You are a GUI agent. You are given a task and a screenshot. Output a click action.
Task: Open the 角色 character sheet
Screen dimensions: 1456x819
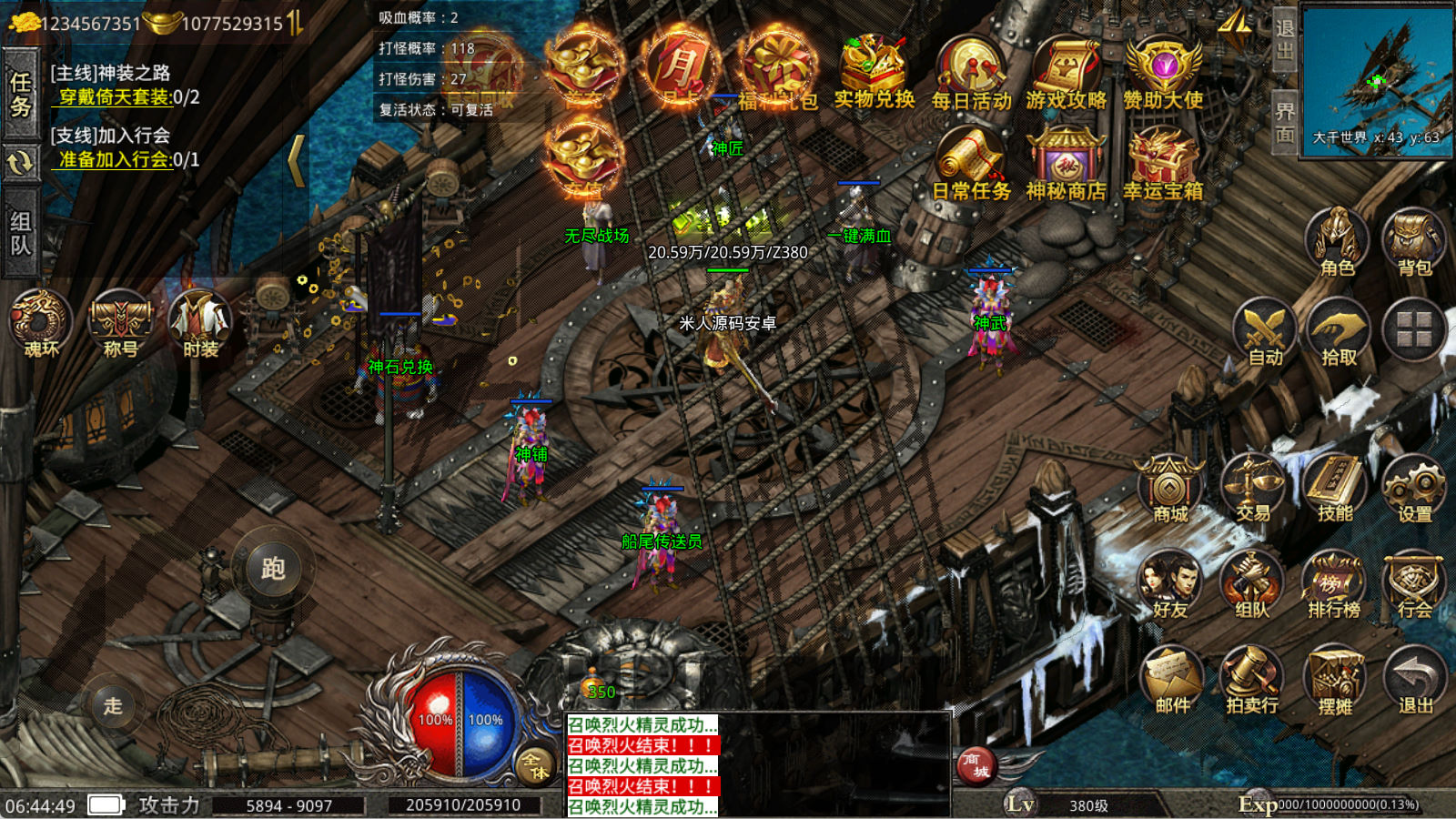[1337, 241]
